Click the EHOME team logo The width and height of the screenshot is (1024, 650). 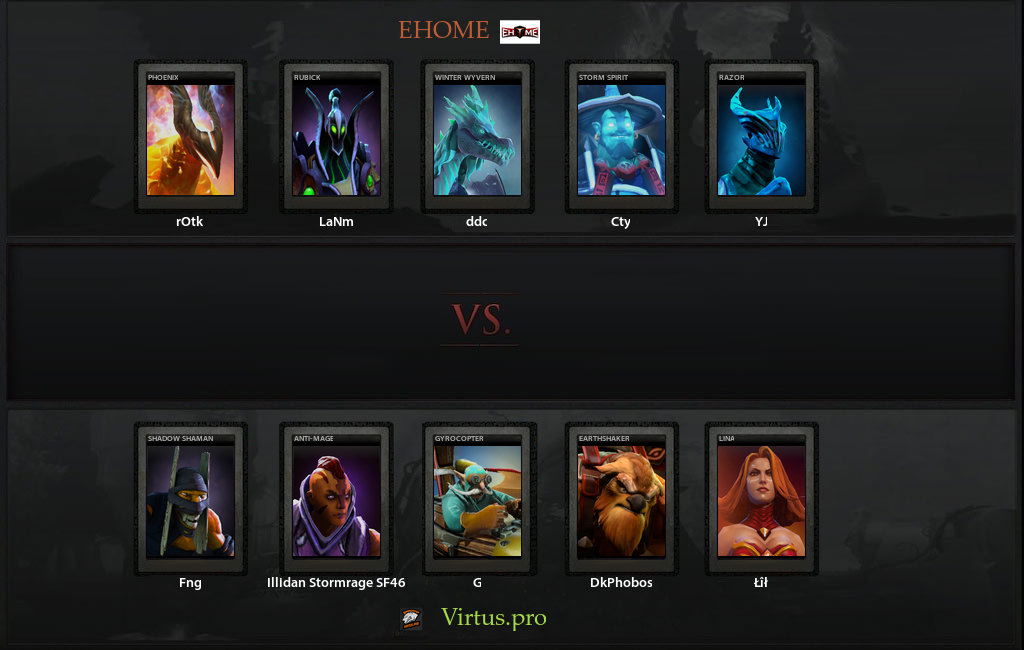pos(519,32)
